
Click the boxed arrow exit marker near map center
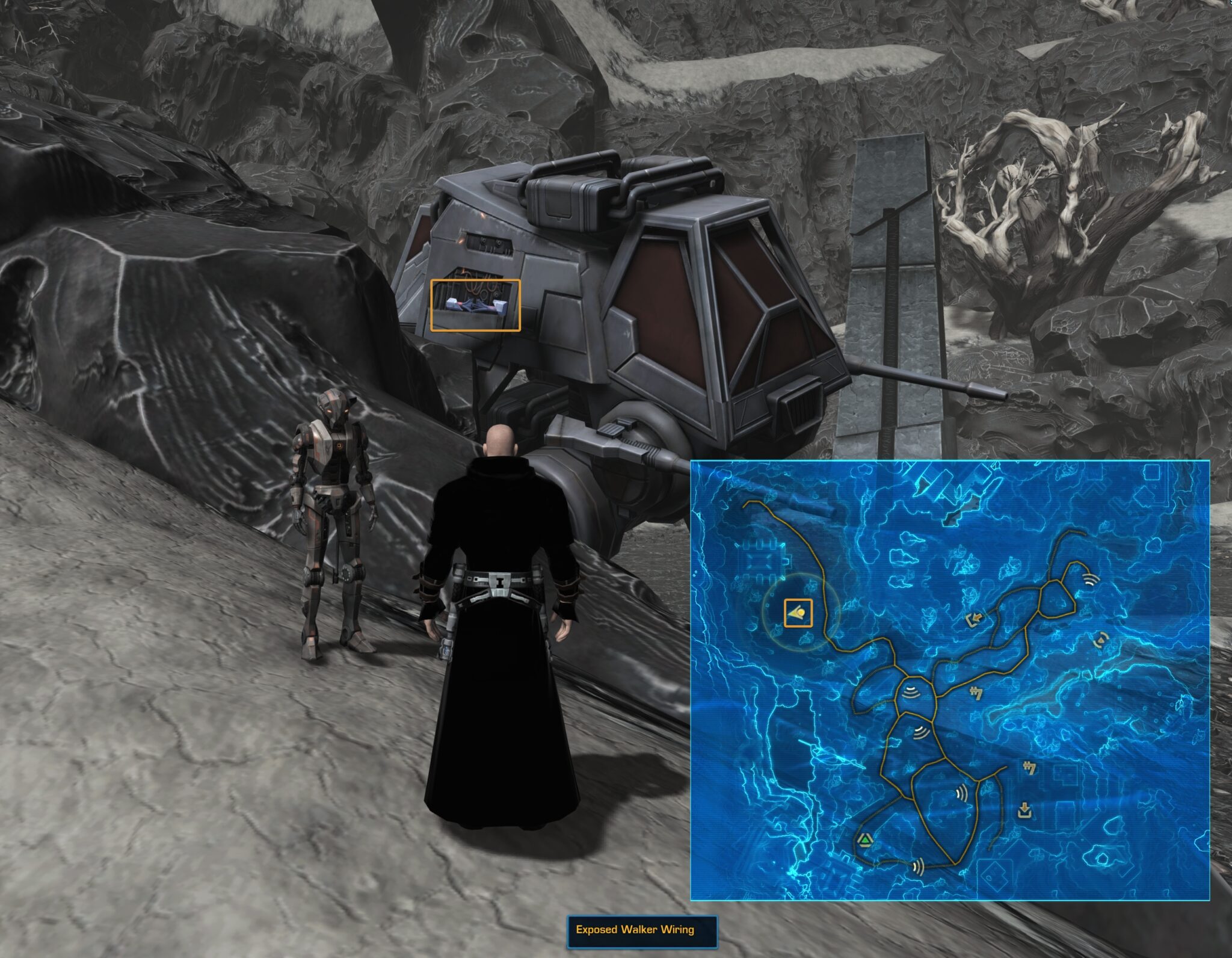pyautogui.click(x=975, y=618)
